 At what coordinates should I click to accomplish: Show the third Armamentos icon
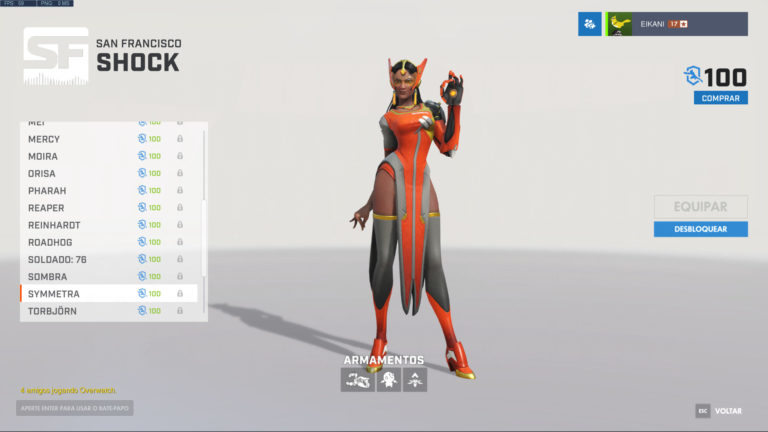pos(414,379)
